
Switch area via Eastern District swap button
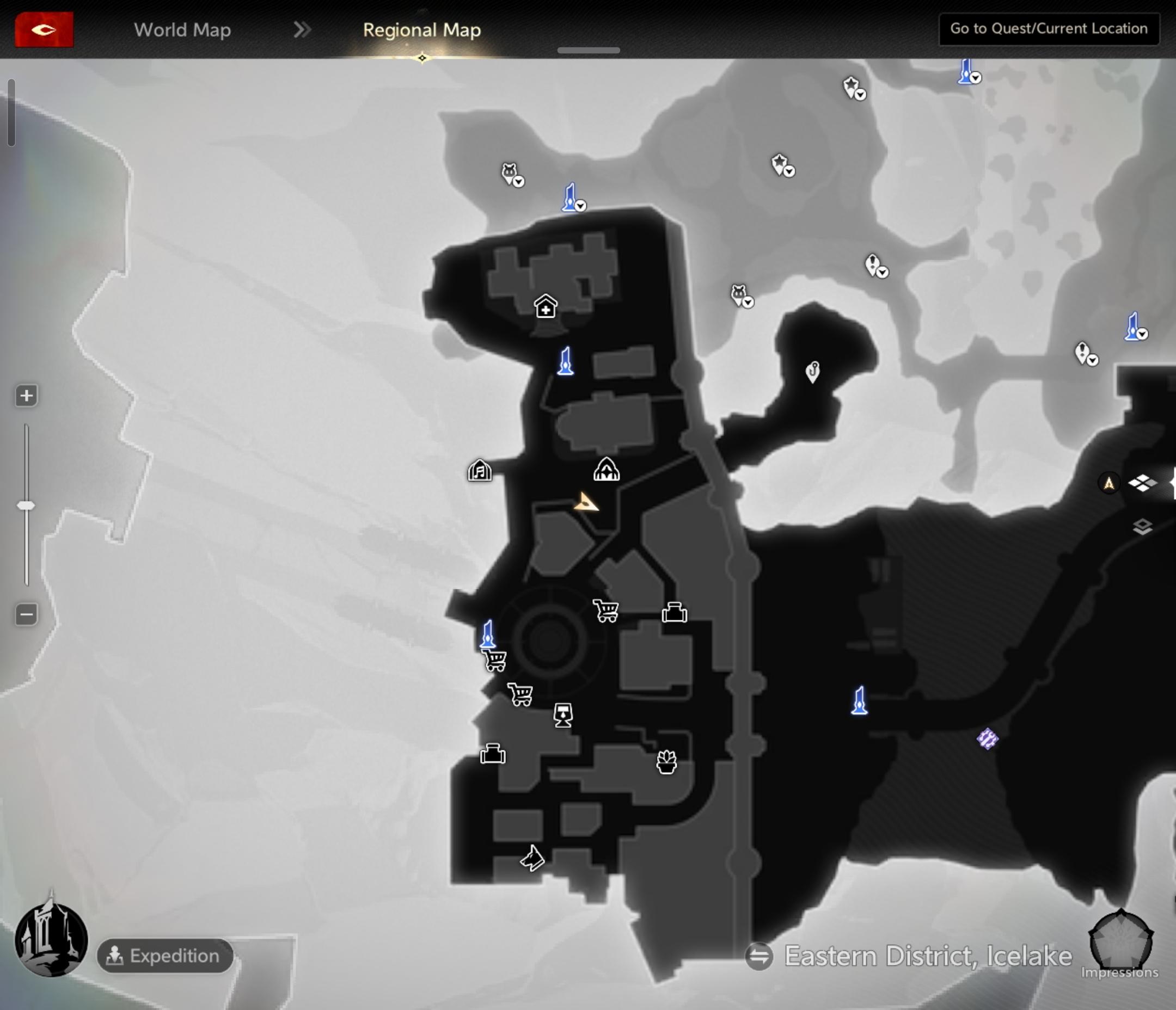click(x=759, y=956)
